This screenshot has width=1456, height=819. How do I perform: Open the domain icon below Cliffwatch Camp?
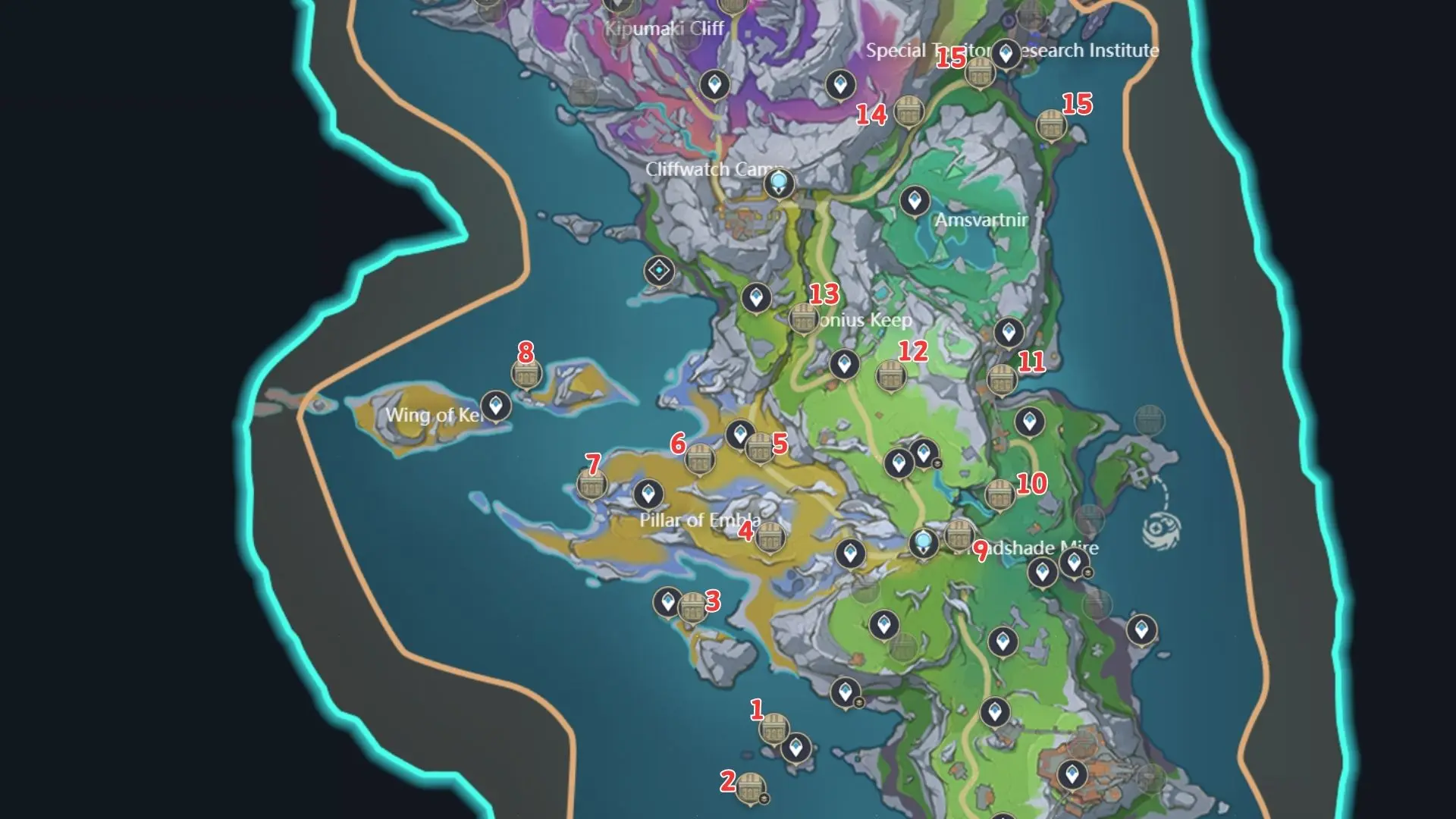659,268
